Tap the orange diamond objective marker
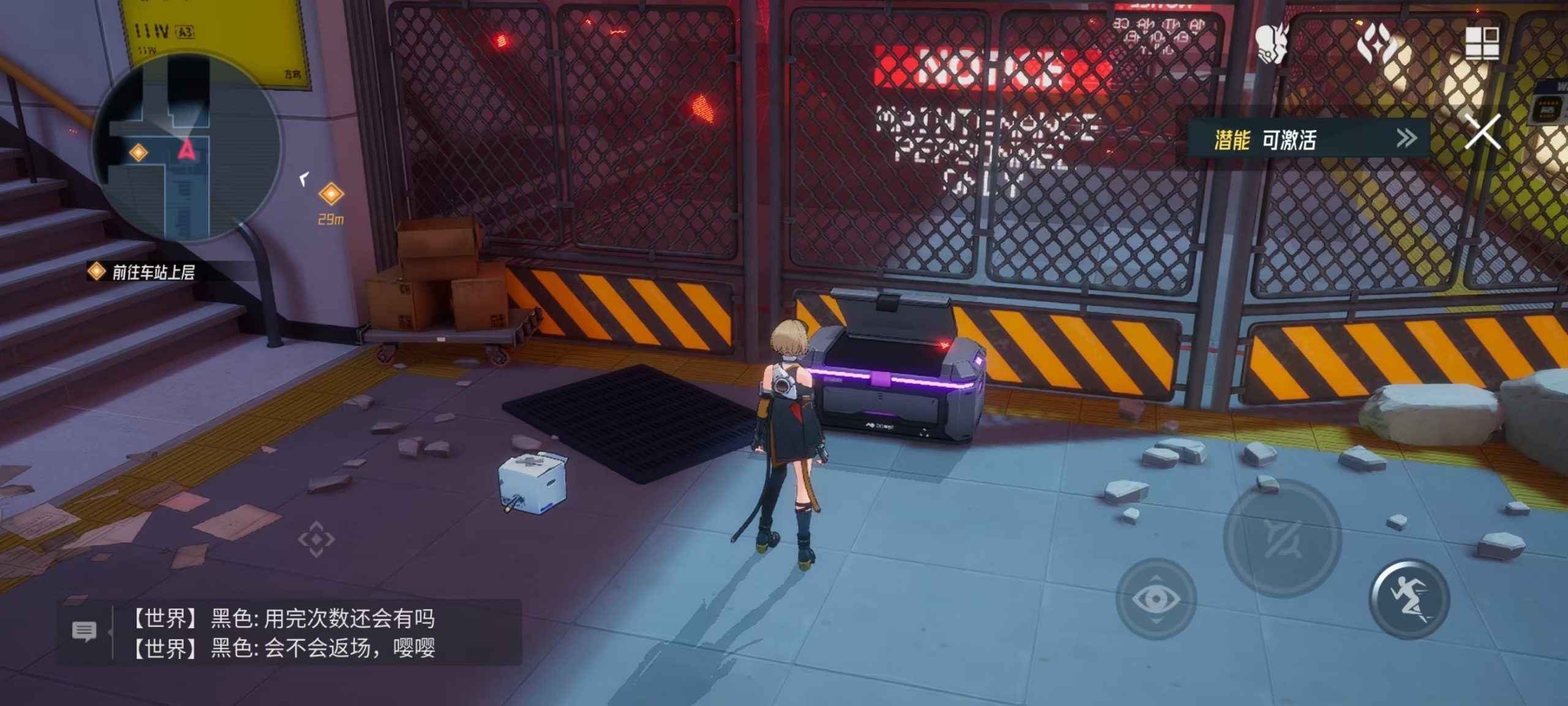Viewport: 1568px width, 706px height. tap(331, 194)
